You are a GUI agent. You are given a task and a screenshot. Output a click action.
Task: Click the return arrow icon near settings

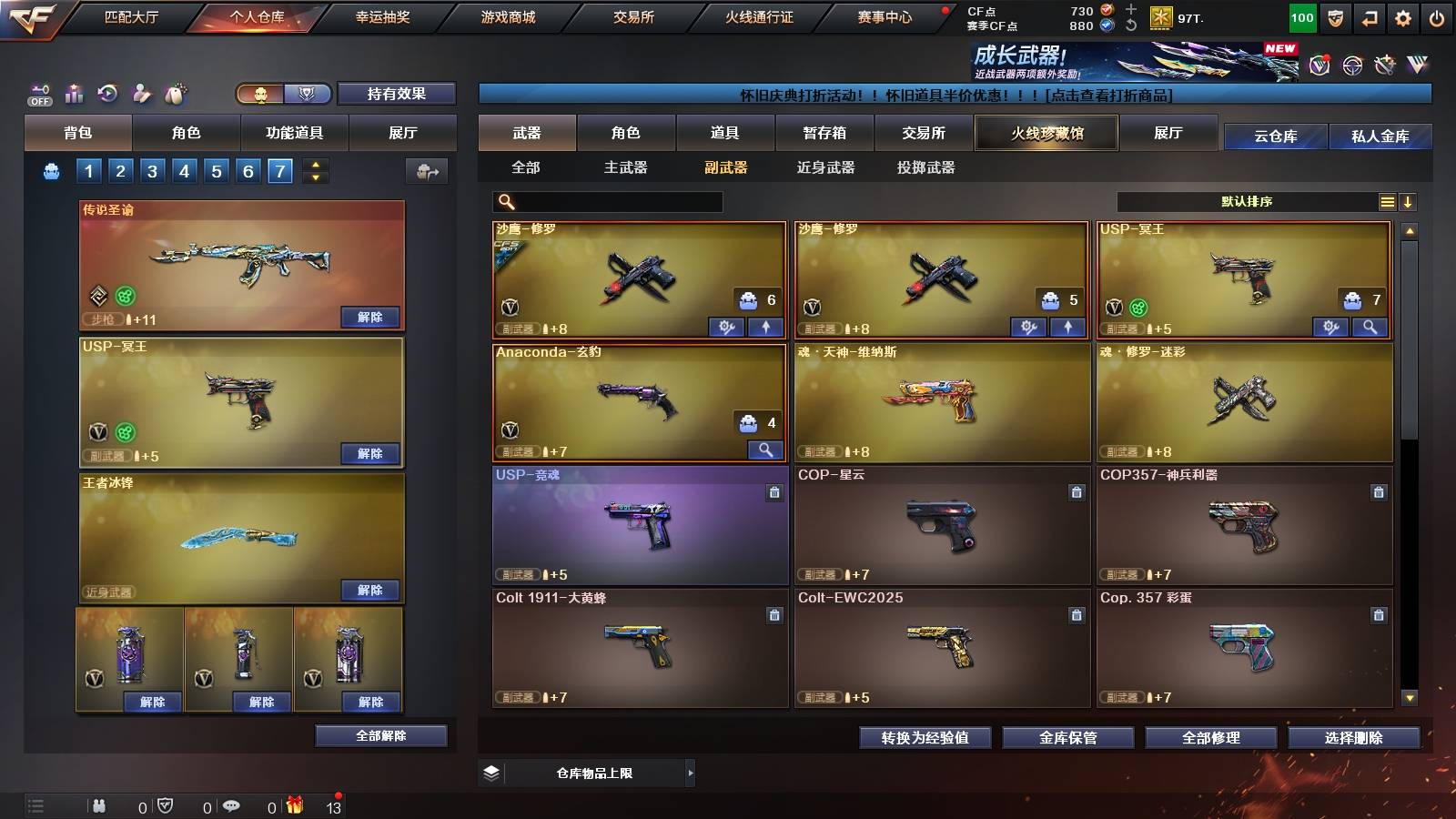click(x=1370, y=15)
